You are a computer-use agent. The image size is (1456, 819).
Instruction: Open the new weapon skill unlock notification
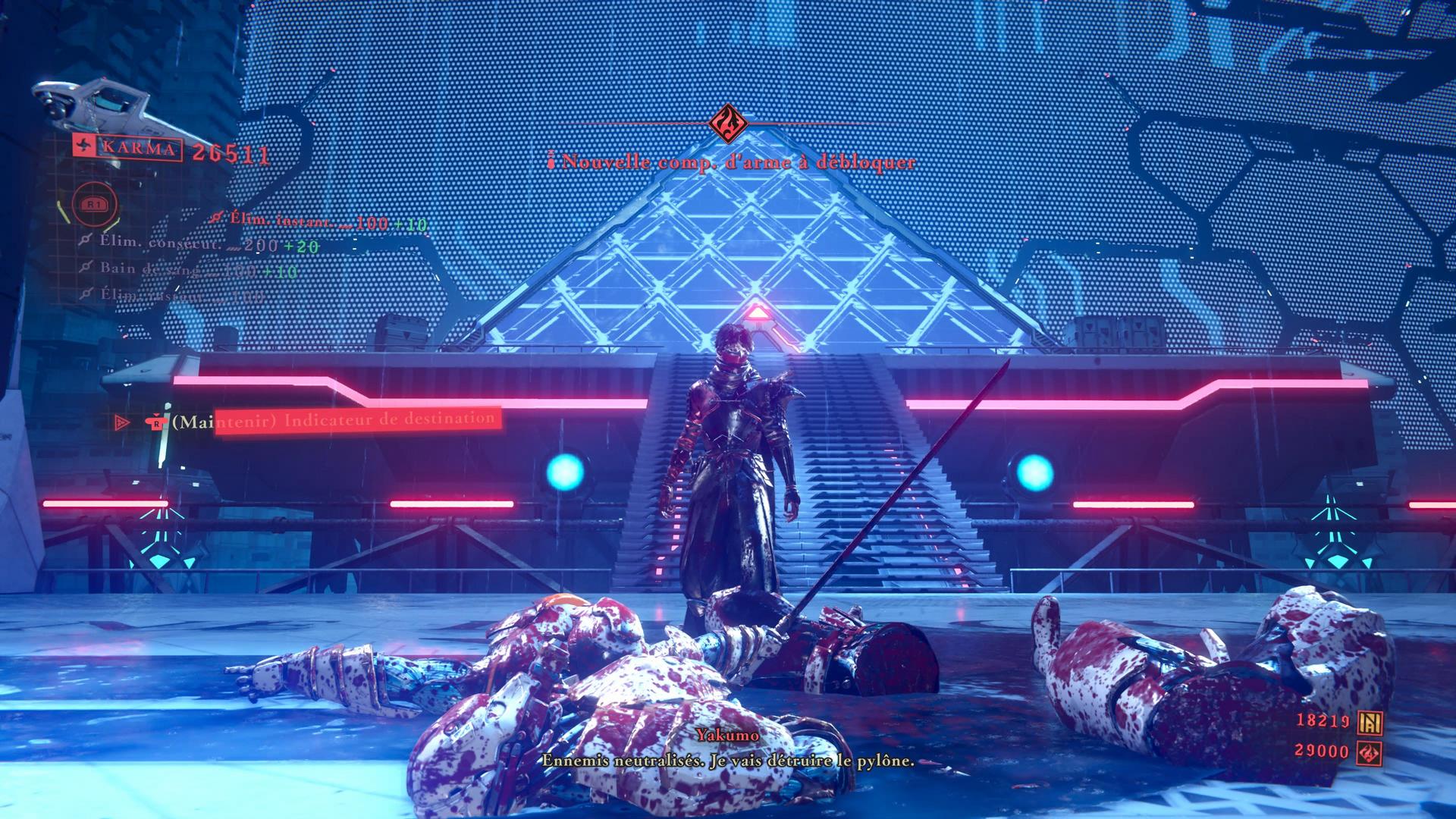(730, 162)
